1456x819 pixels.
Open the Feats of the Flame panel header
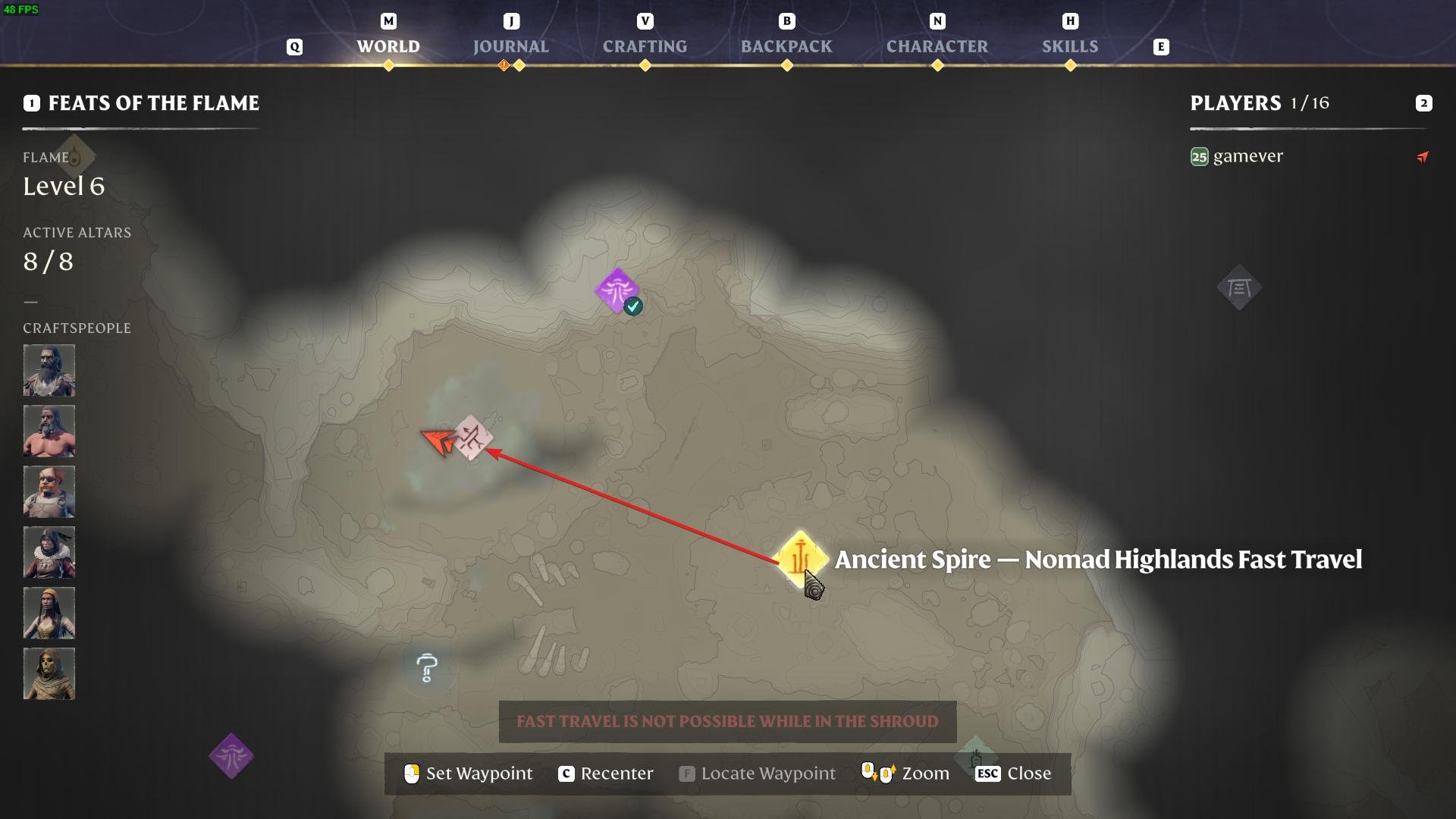153,103
